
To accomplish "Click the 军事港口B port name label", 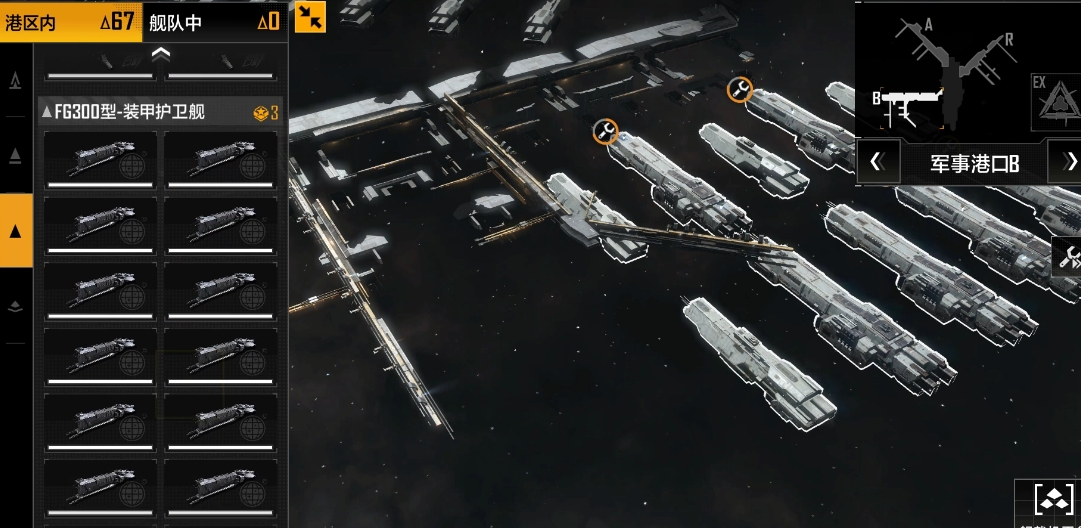I will click(x=974, y=163).
